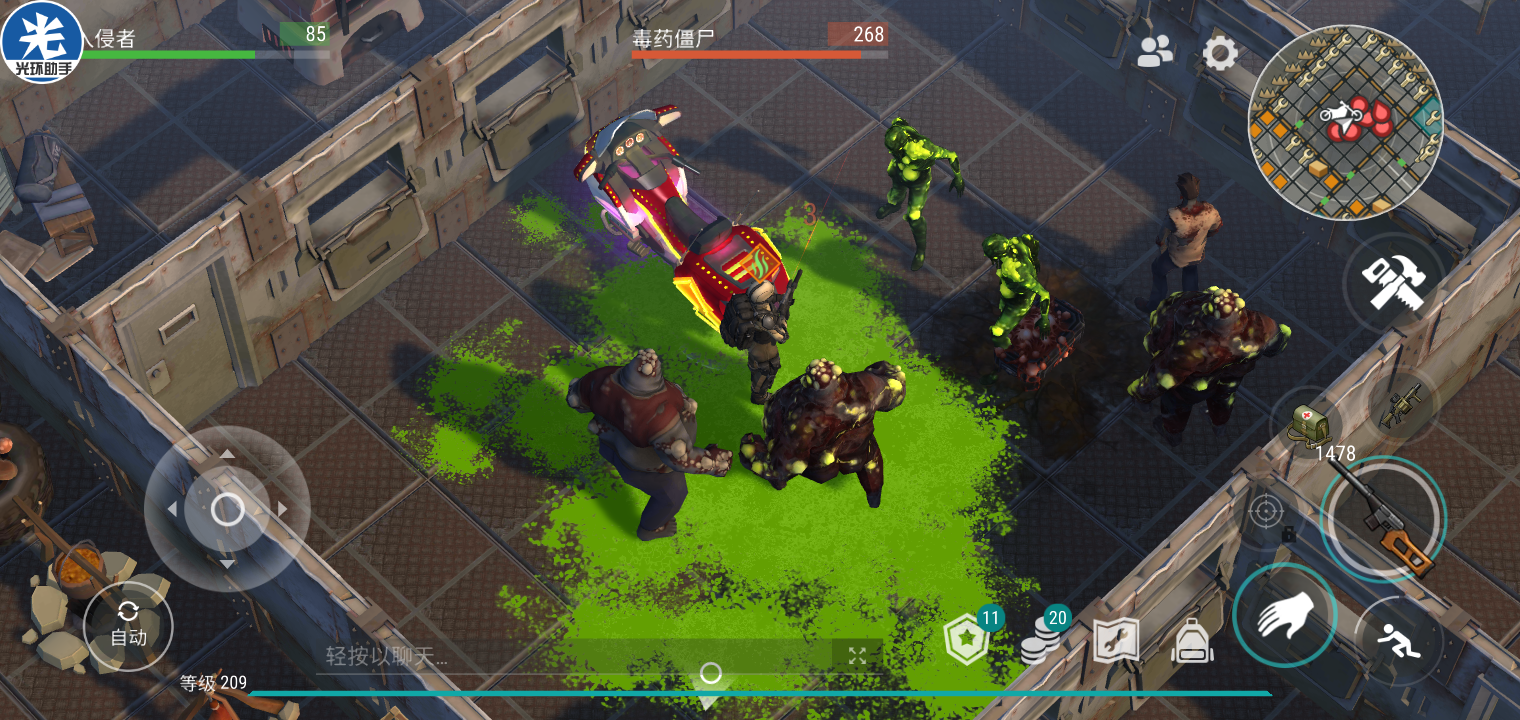Open the settings gear menu
The height and width of the screenshot is (720, 1520).
[1219, 53]
